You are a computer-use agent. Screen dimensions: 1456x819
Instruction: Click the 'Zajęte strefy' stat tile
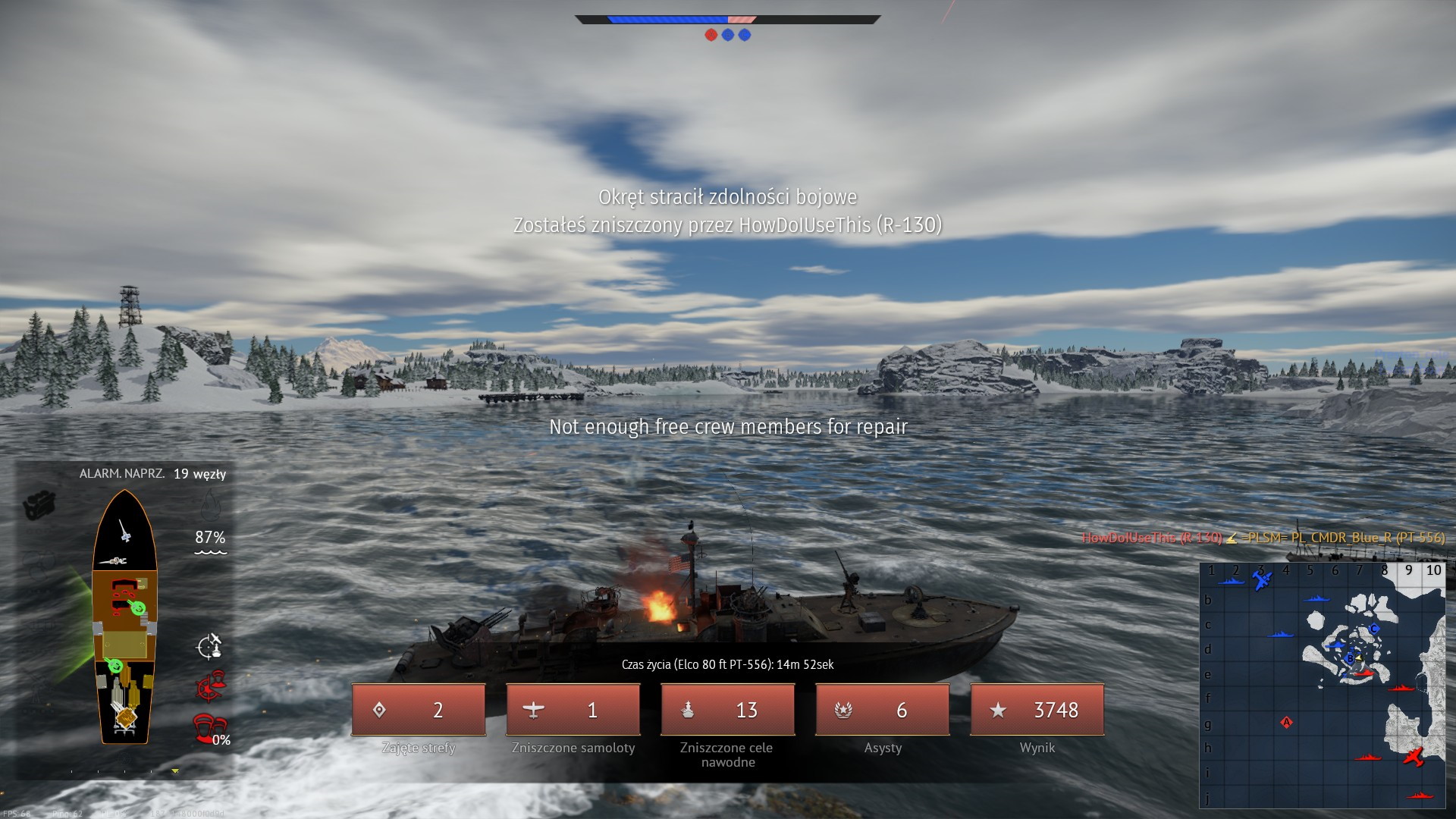coord(419,710)
